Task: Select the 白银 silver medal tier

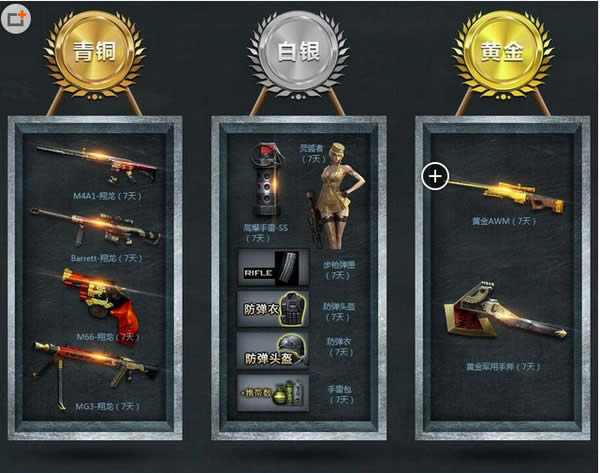Action: 297,52
